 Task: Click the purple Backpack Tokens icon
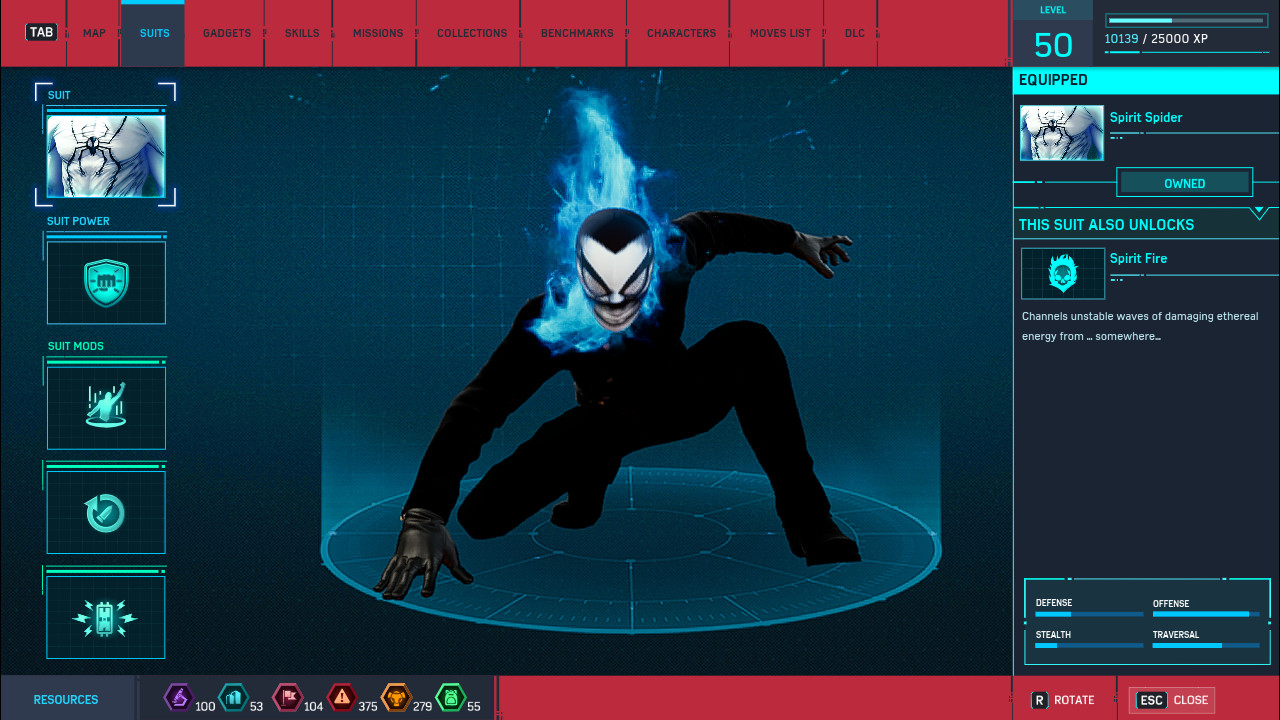179,698
